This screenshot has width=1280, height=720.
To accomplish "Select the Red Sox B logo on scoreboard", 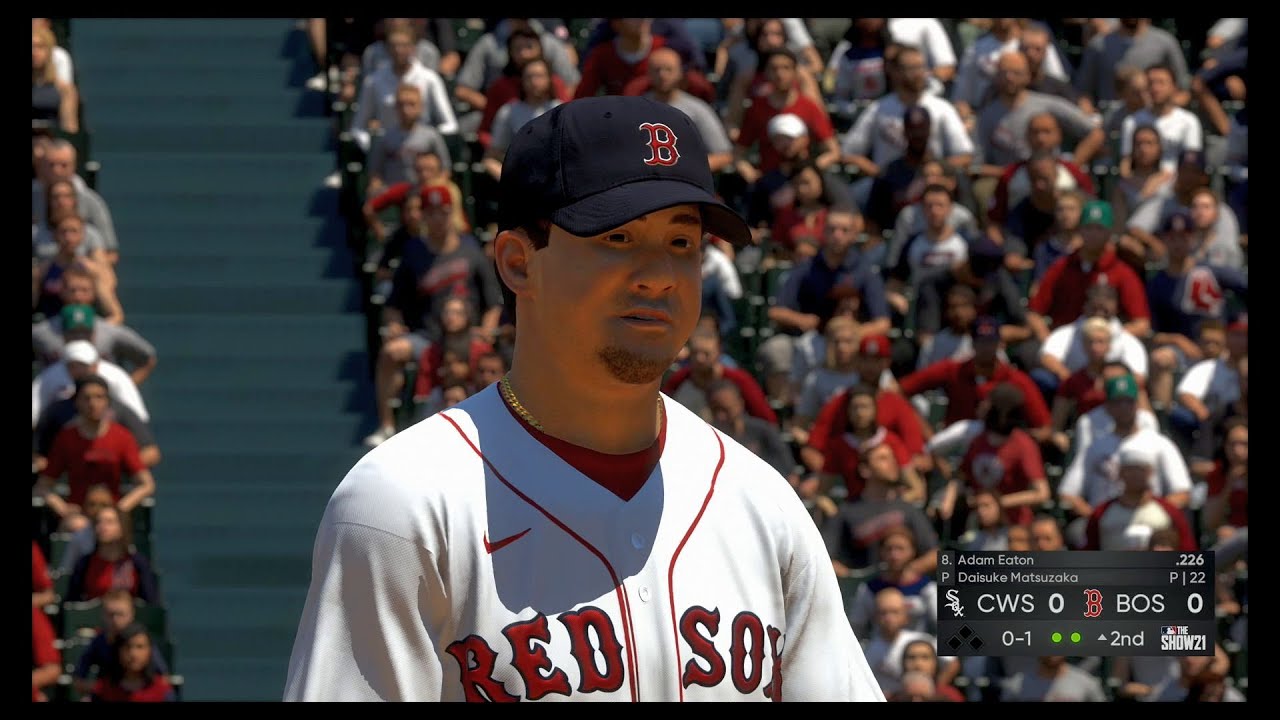I will (1093, 604).
